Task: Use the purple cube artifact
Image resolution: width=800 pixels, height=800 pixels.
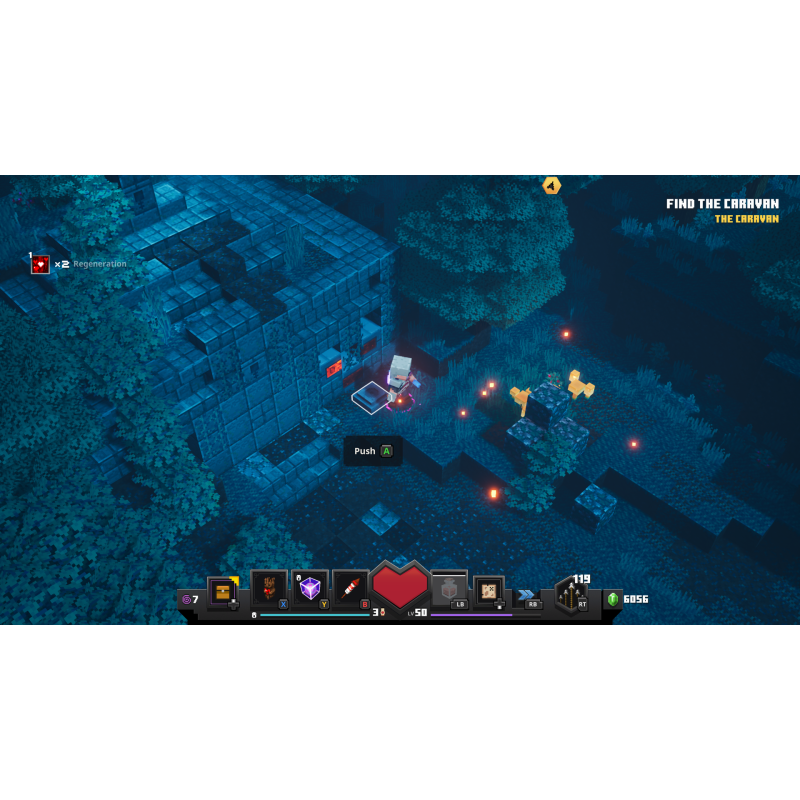Action: 310,588
